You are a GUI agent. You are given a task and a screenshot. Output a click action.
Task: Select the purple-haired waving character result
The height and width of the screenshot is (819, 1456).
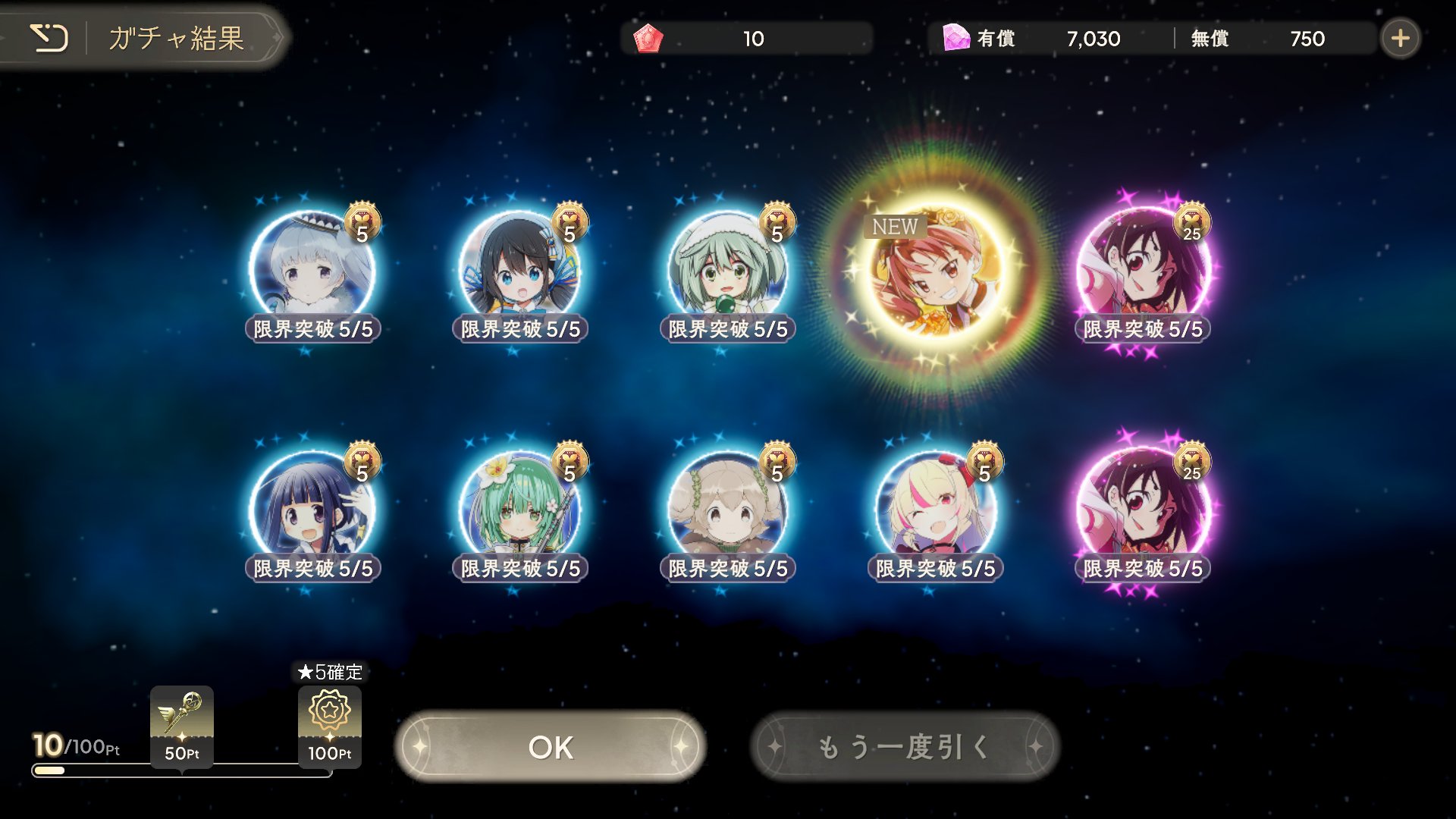pos(312,510)
